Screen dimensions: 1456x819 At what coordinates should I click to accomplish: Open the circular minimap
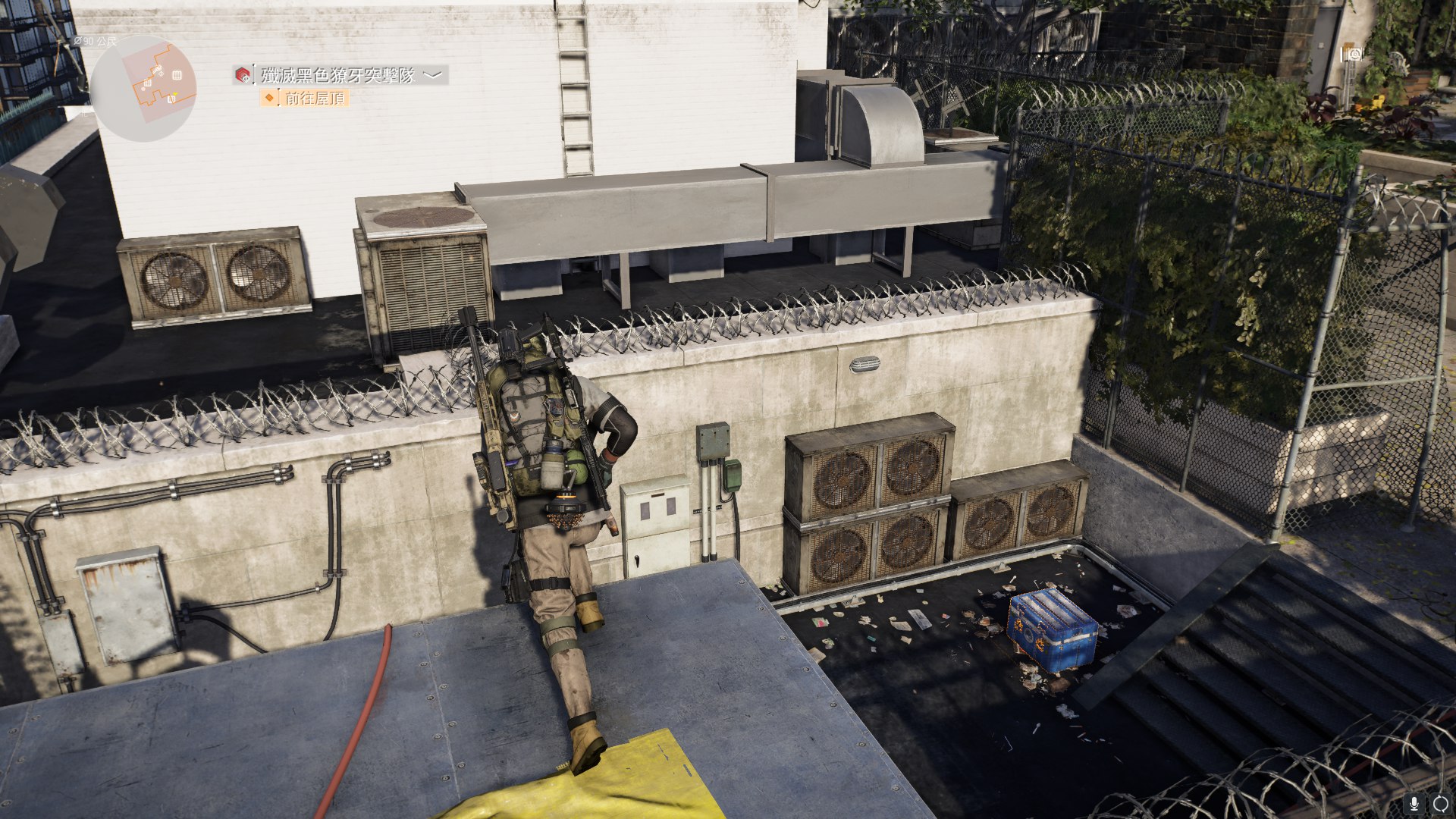[x=143, y=88]
